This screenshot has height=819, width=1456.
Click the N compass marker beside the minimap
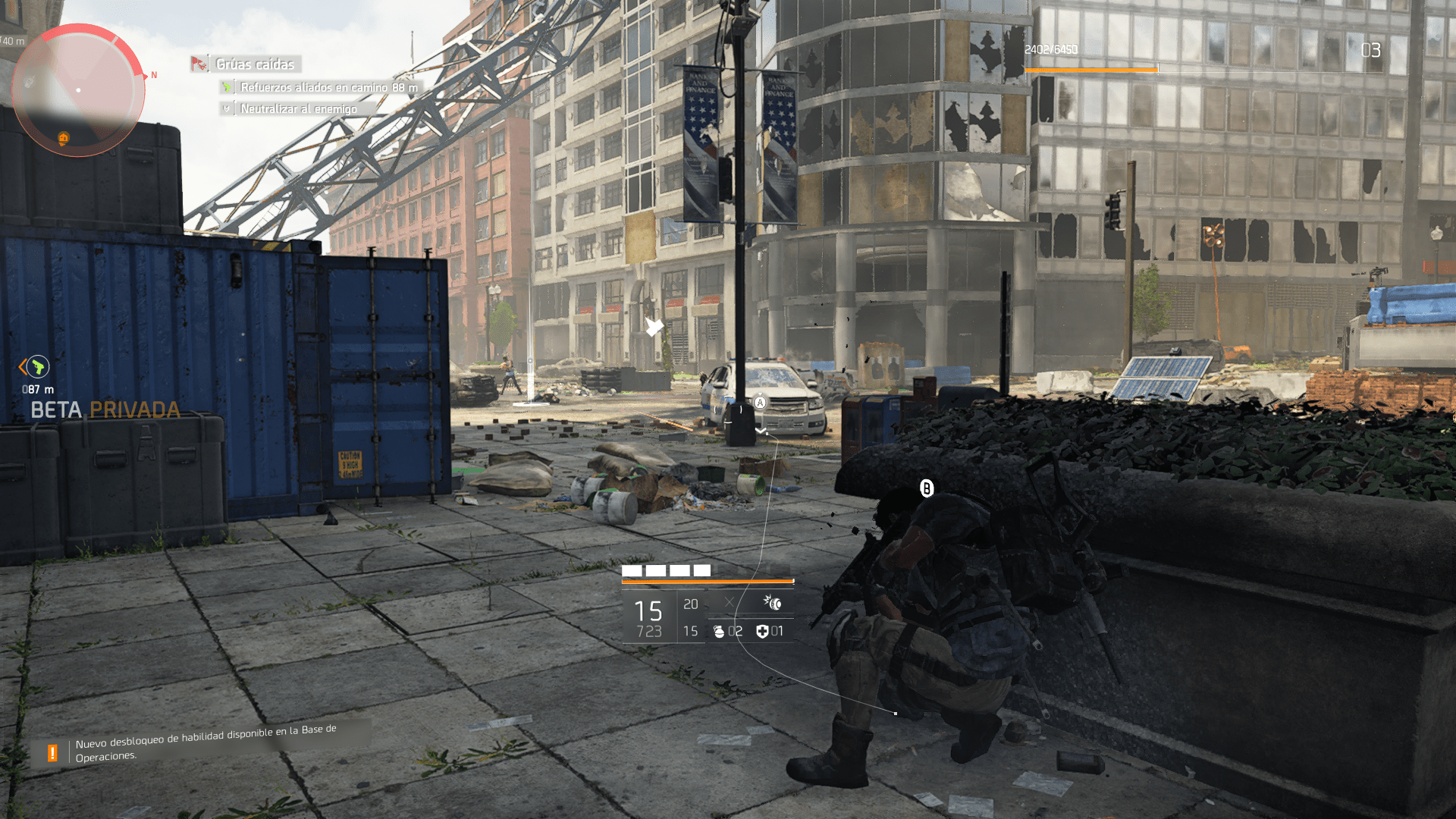click(155, 75)
